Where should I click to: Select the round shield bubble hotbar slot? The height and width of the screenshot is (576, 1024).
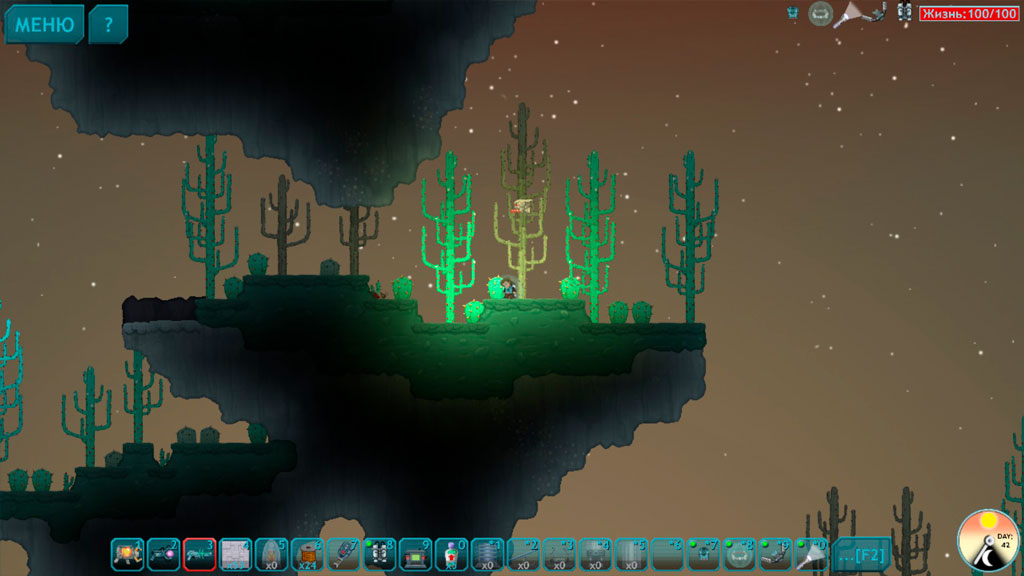coord(740,553)
